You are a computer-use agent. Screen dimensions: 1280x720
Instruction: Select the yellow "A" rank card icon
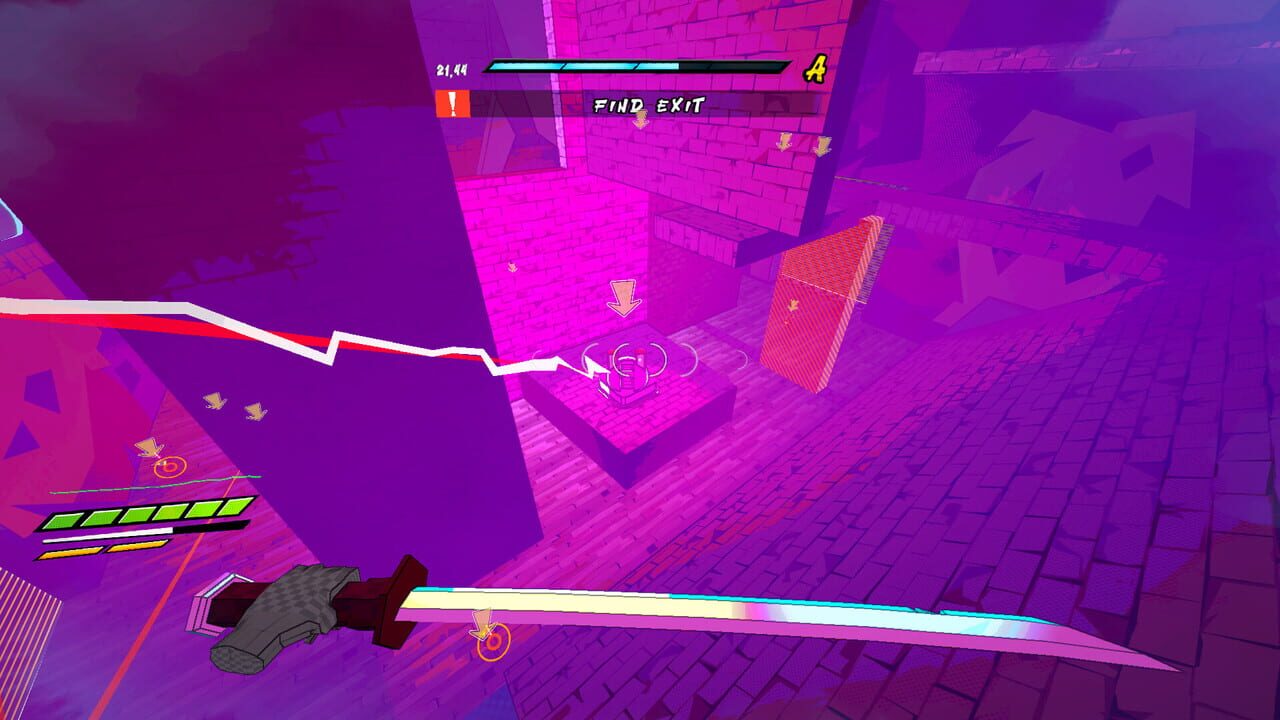(x=815, y=69)
